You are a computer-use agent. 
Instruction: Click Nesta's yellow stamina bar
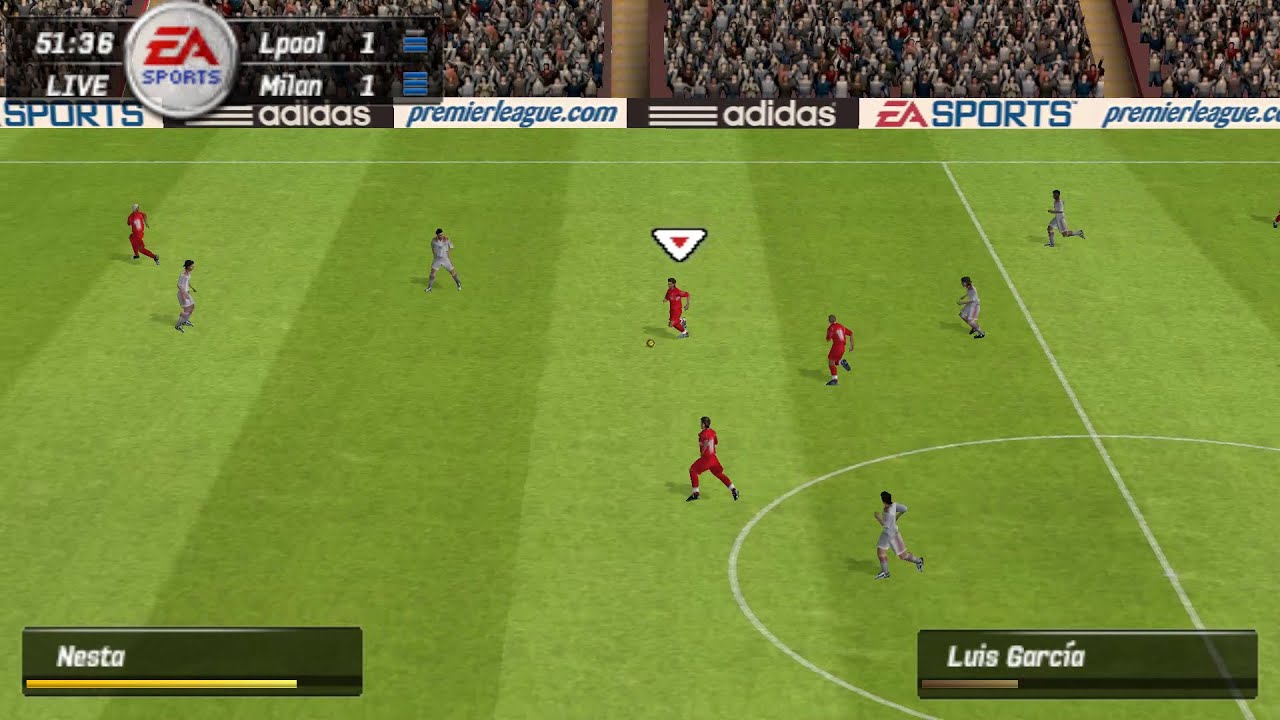click(160, 685)
